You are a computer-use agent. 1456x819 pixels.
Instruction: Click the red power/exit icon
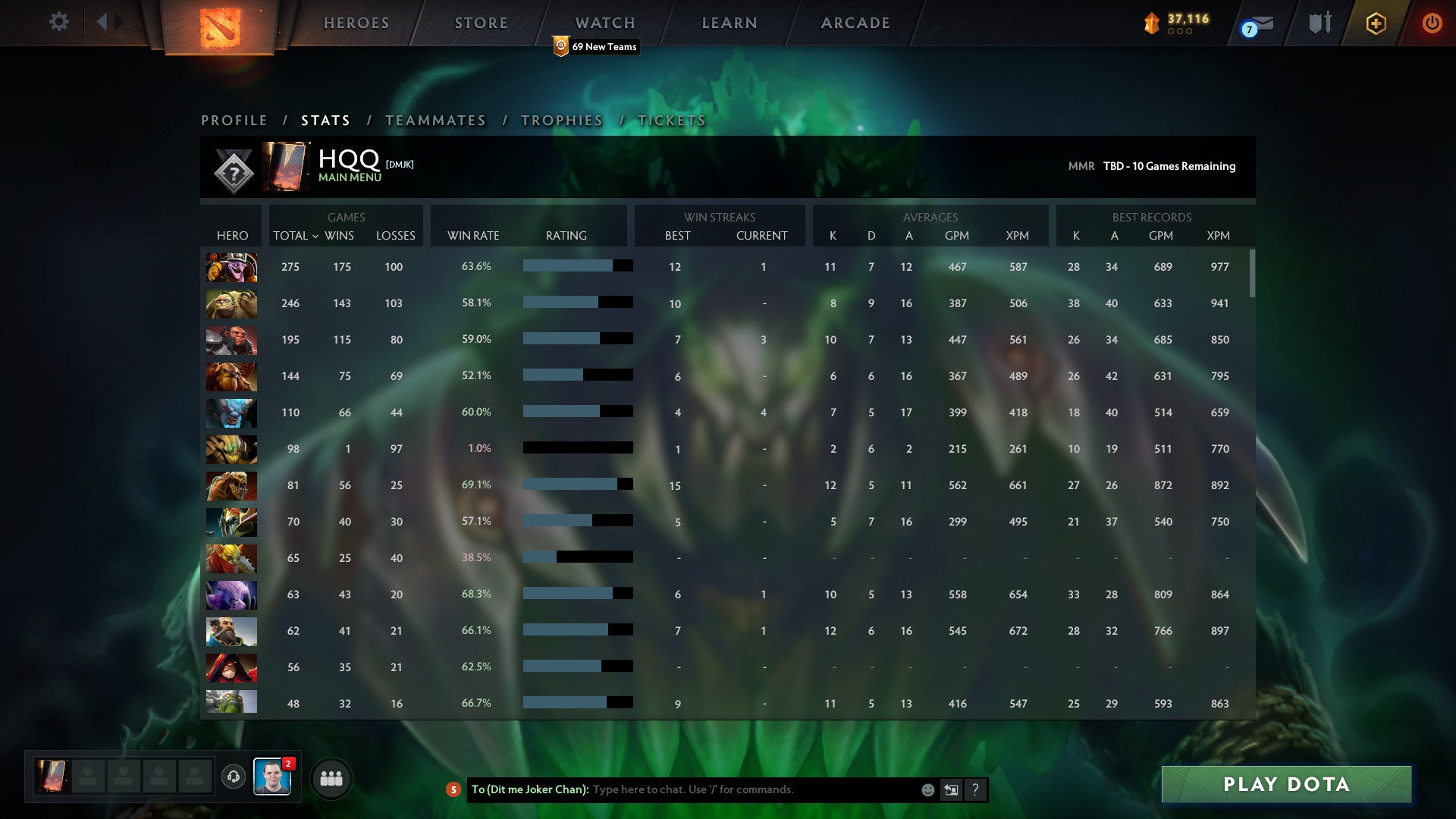(x=1432, y=23)
